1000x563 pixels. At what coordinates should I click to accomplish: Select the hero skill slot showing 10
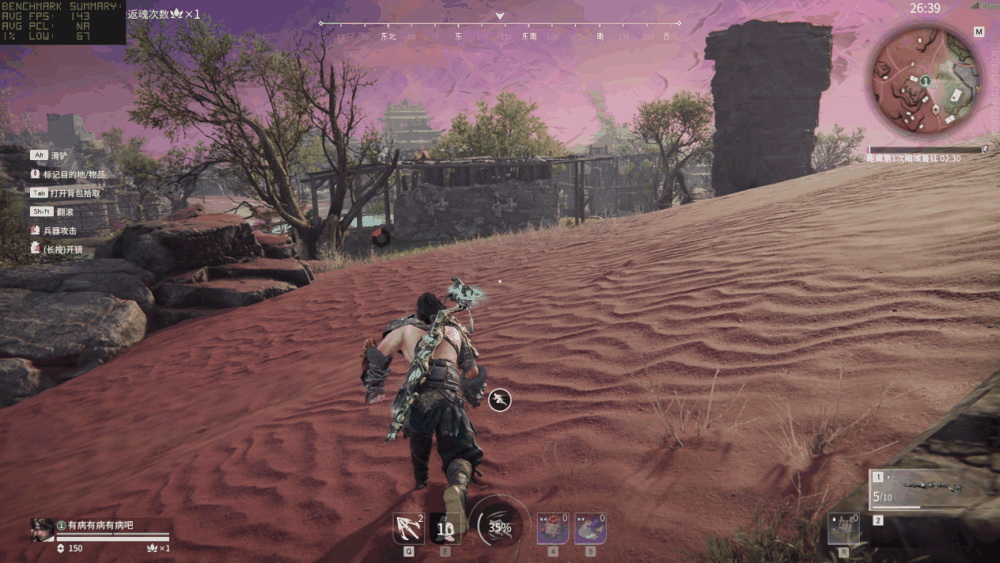point(445,528)
